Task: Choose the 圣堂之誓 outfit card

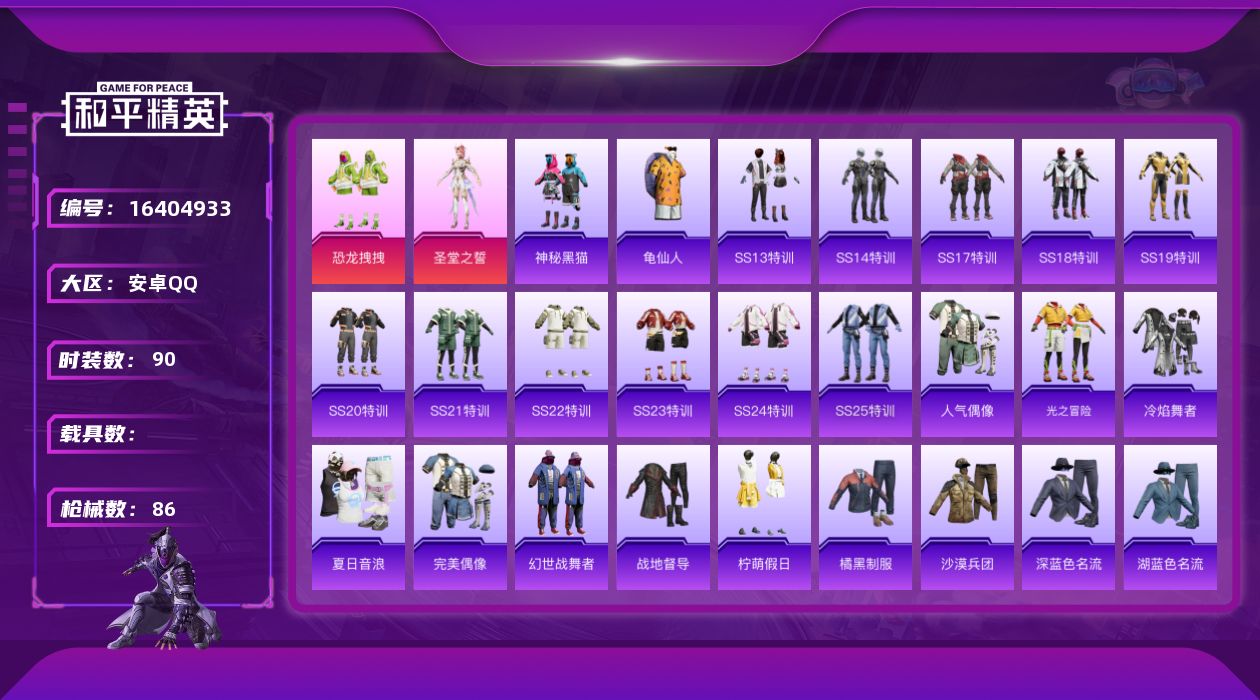Action: (x=460, y=211)
